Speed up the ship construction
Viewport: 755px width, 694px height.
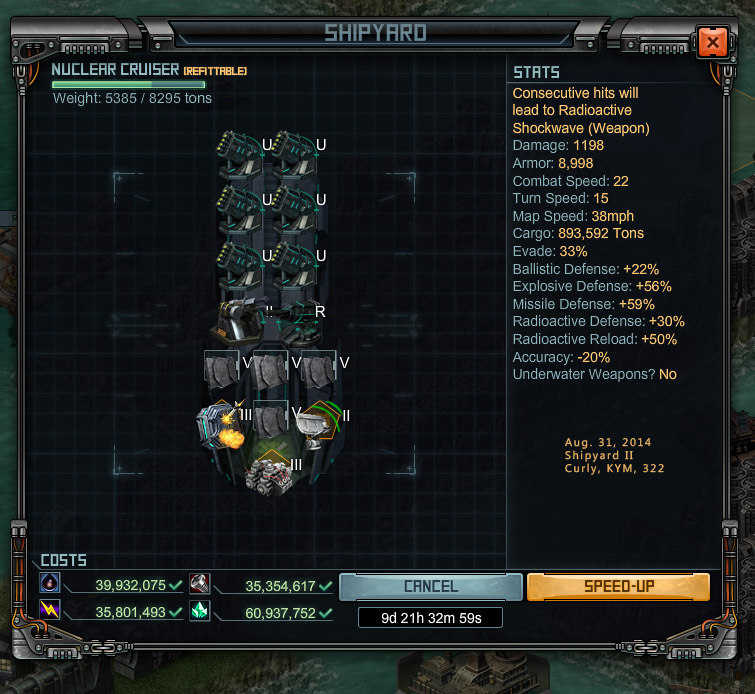pyautogui.click(x=618, y=587)
